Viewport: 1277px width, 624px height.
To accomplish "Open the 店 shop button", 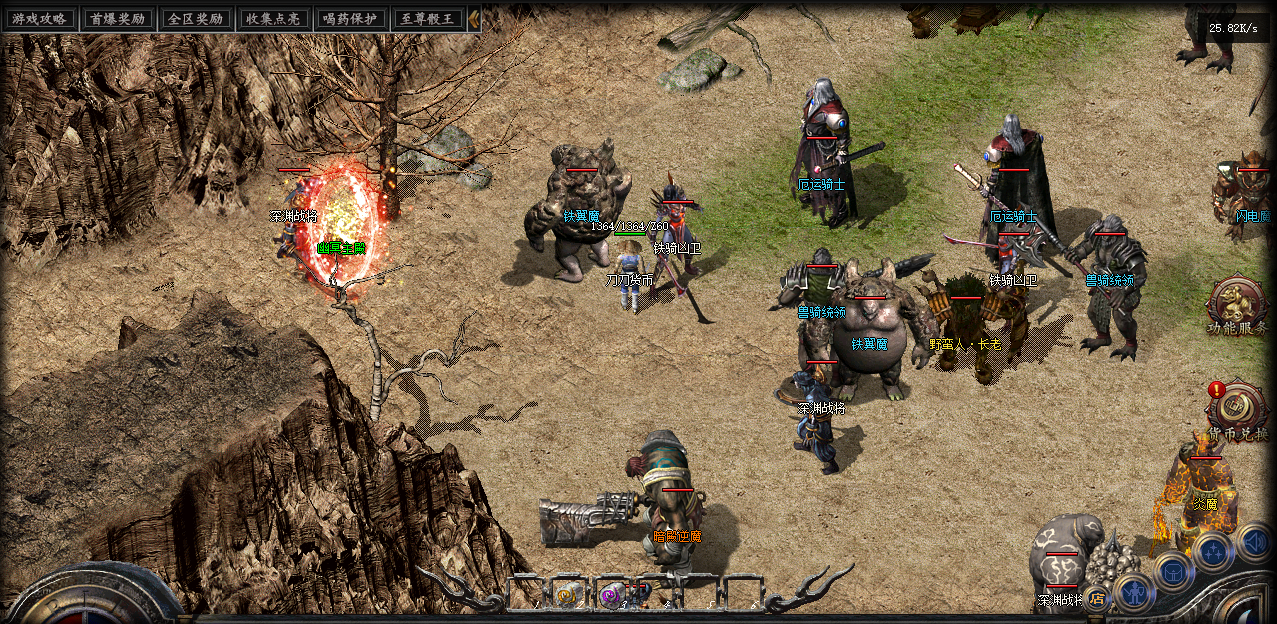I will 1098,599.
